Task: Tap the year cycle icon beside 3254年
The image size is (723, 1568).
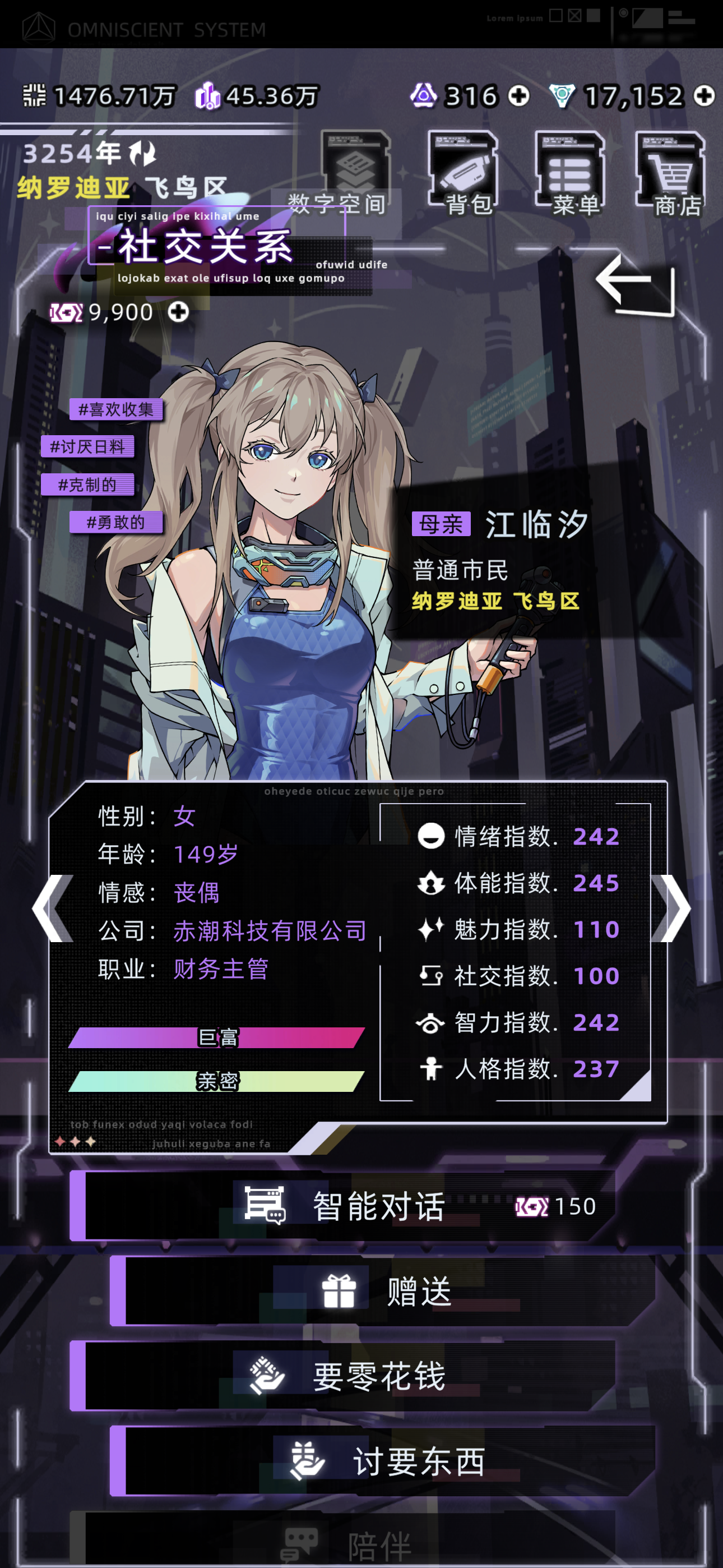Action: pyautogui.click(x=142, y=153)
